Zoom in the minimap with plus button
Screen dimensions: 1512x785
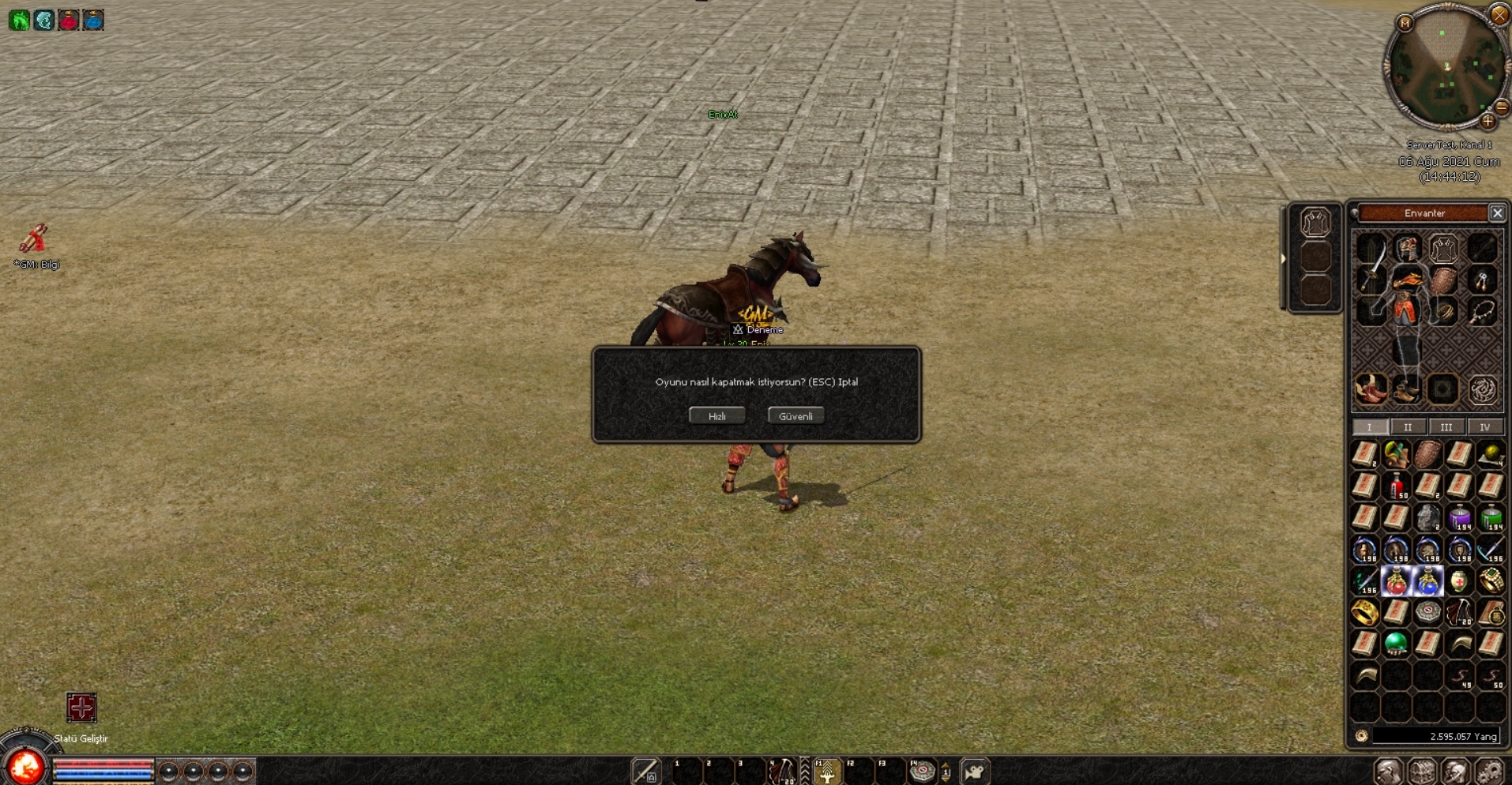(1488, 122)
